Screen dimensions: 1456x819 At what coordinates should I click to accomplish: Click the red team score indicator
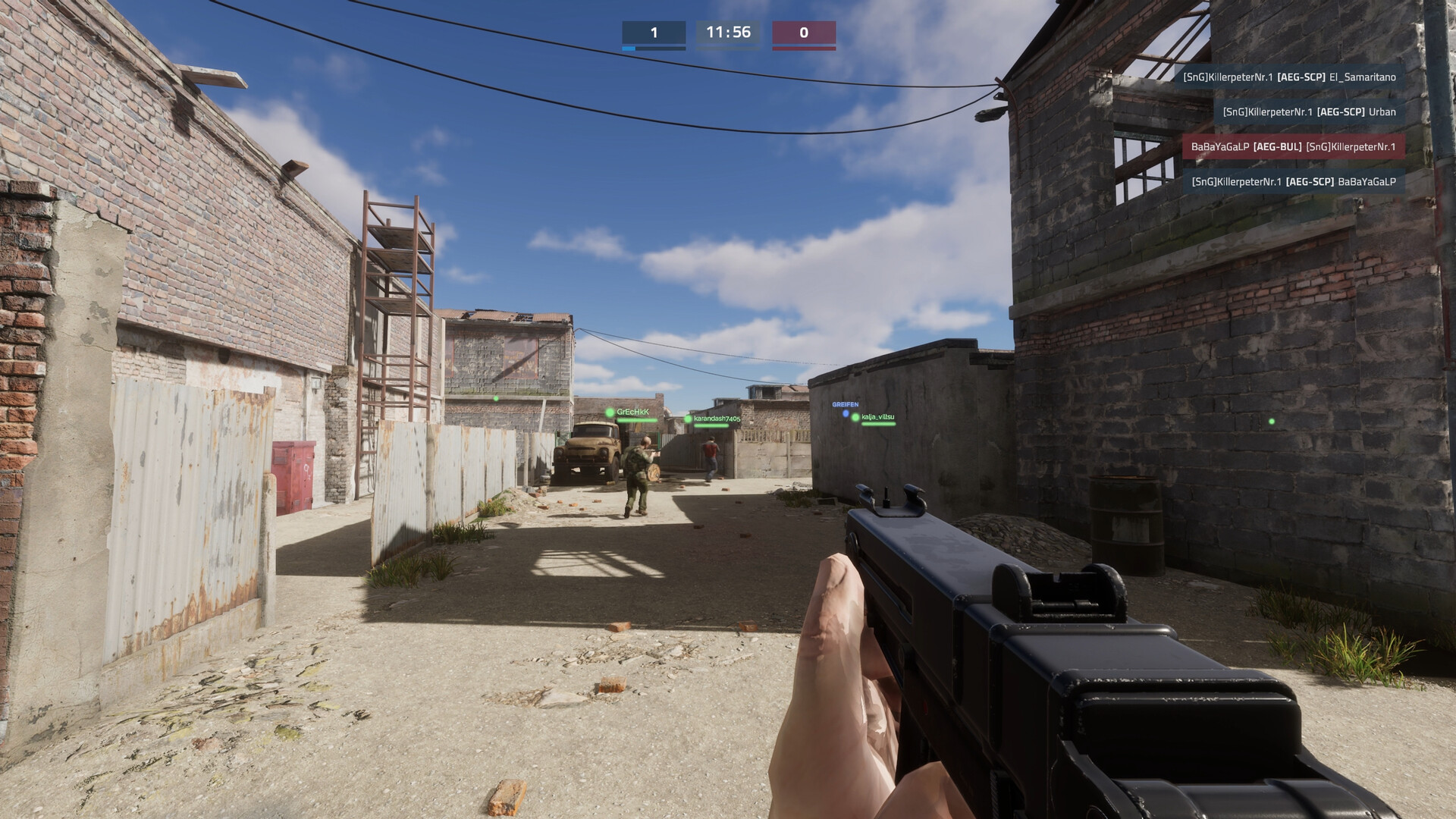click(804, 33)
